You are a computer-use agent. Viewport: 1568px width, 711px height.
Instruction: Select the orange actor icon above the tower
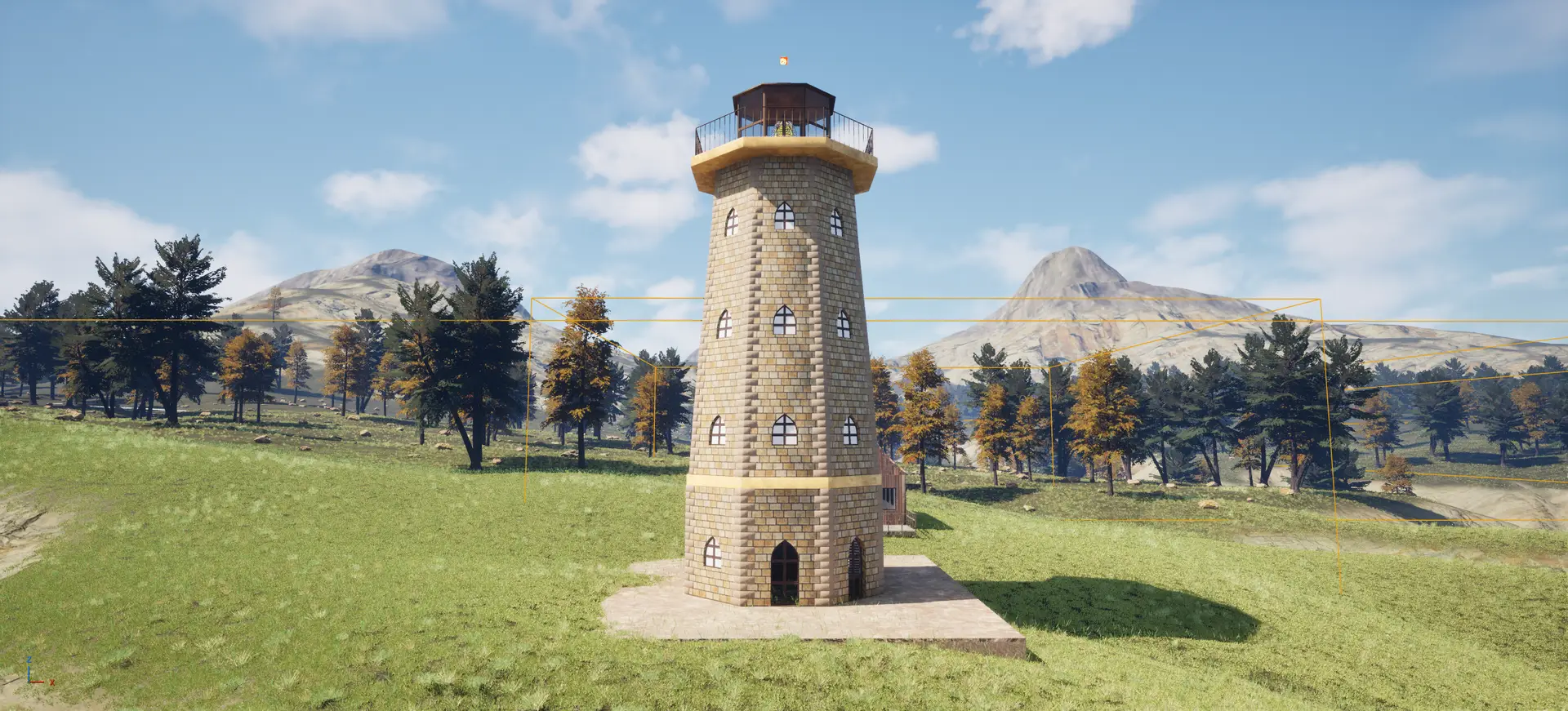783,60
